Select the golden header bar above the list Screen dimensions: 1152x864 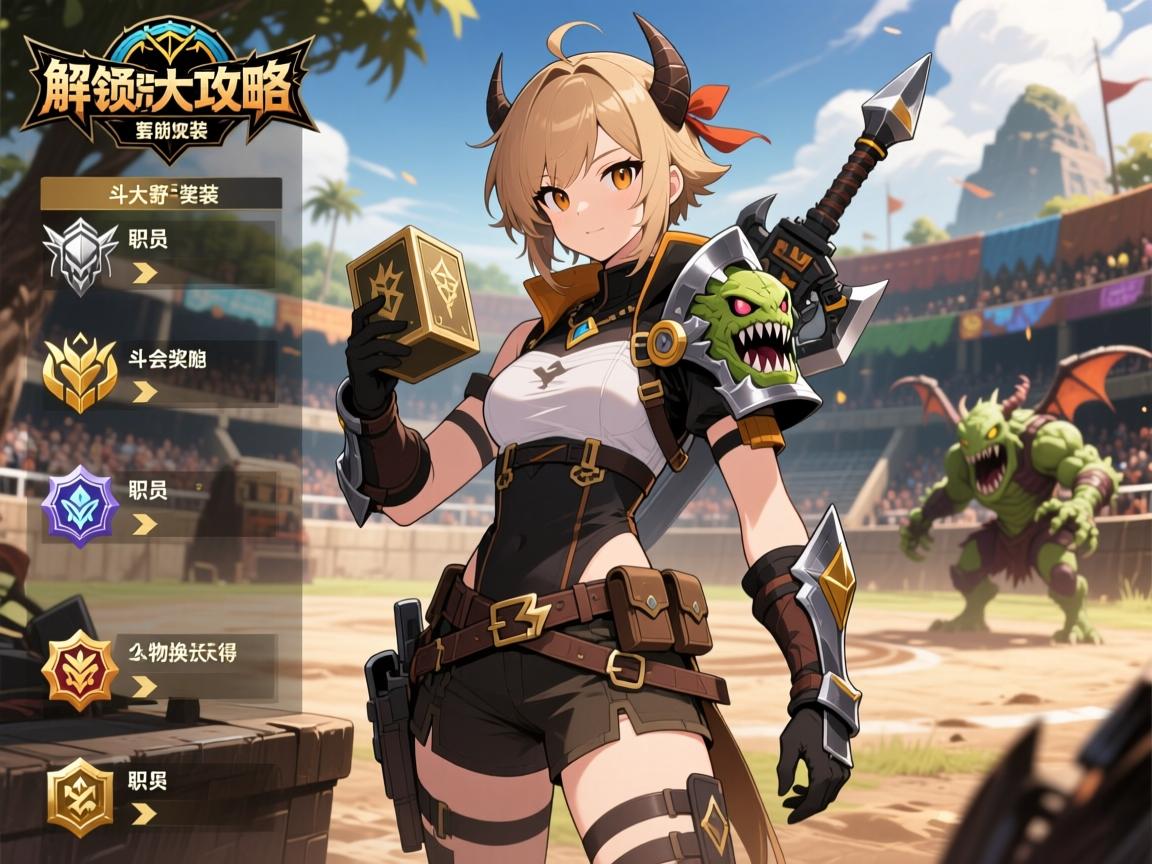pyautogui.click(x=161, y=194)
